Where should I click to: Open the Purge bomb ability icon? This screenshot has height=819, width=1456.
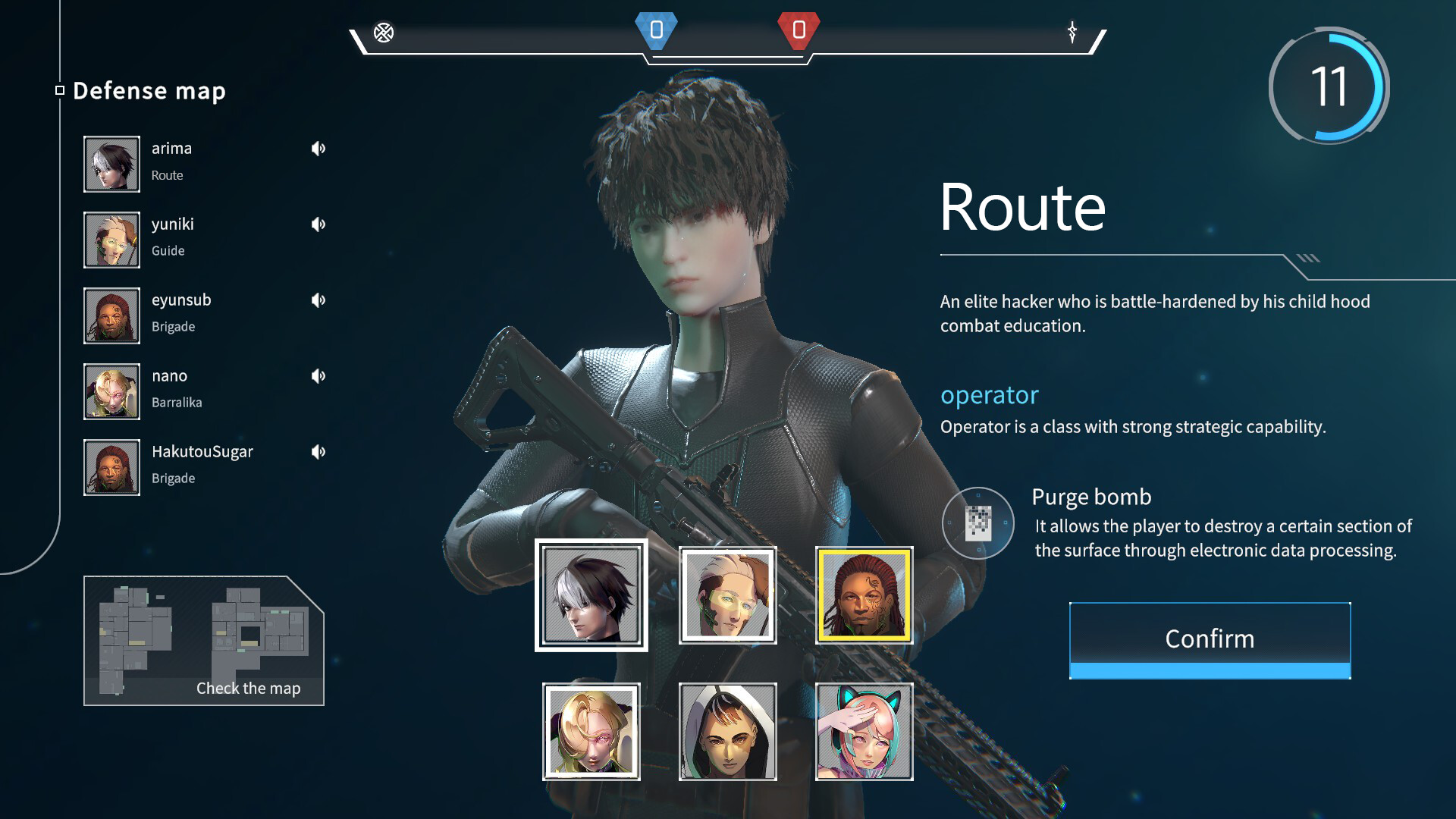click(979, 523)
